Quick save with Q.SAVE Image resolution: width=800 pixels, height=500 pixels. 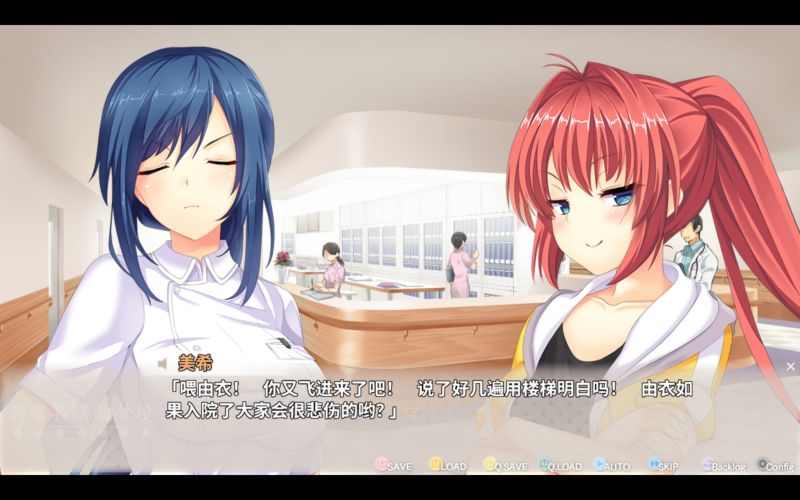click(x=504, y=465)
